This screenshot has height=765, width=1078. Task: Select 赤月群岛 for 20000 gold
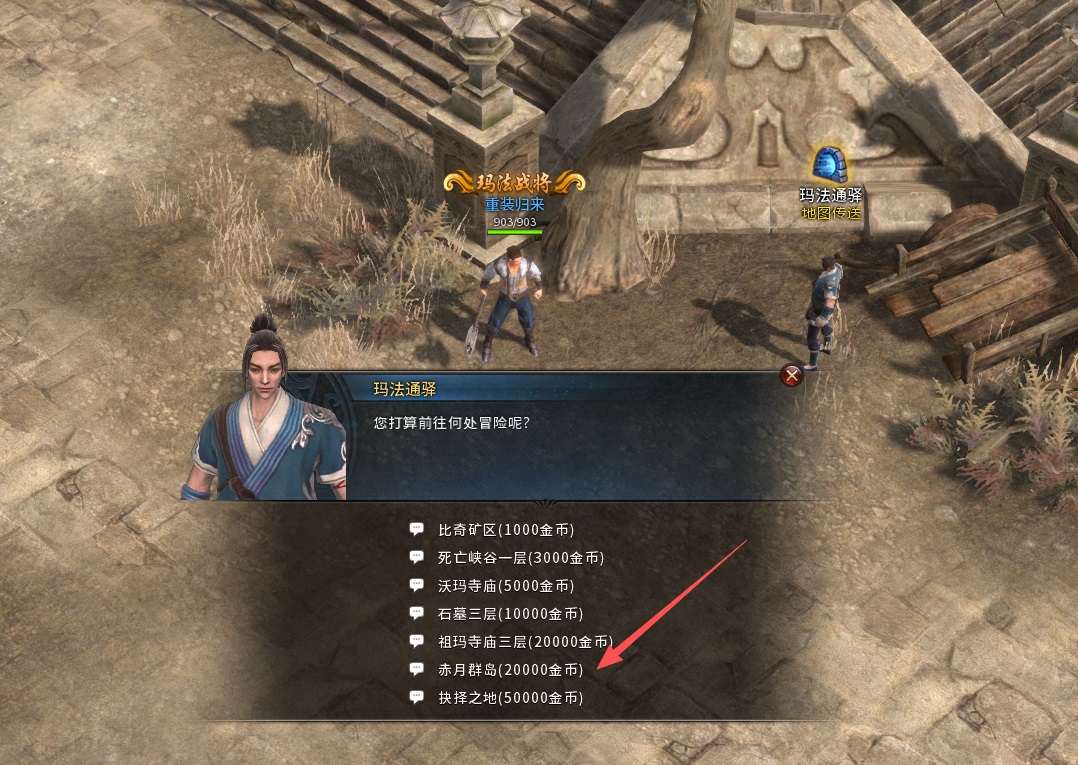coord(510,669)
